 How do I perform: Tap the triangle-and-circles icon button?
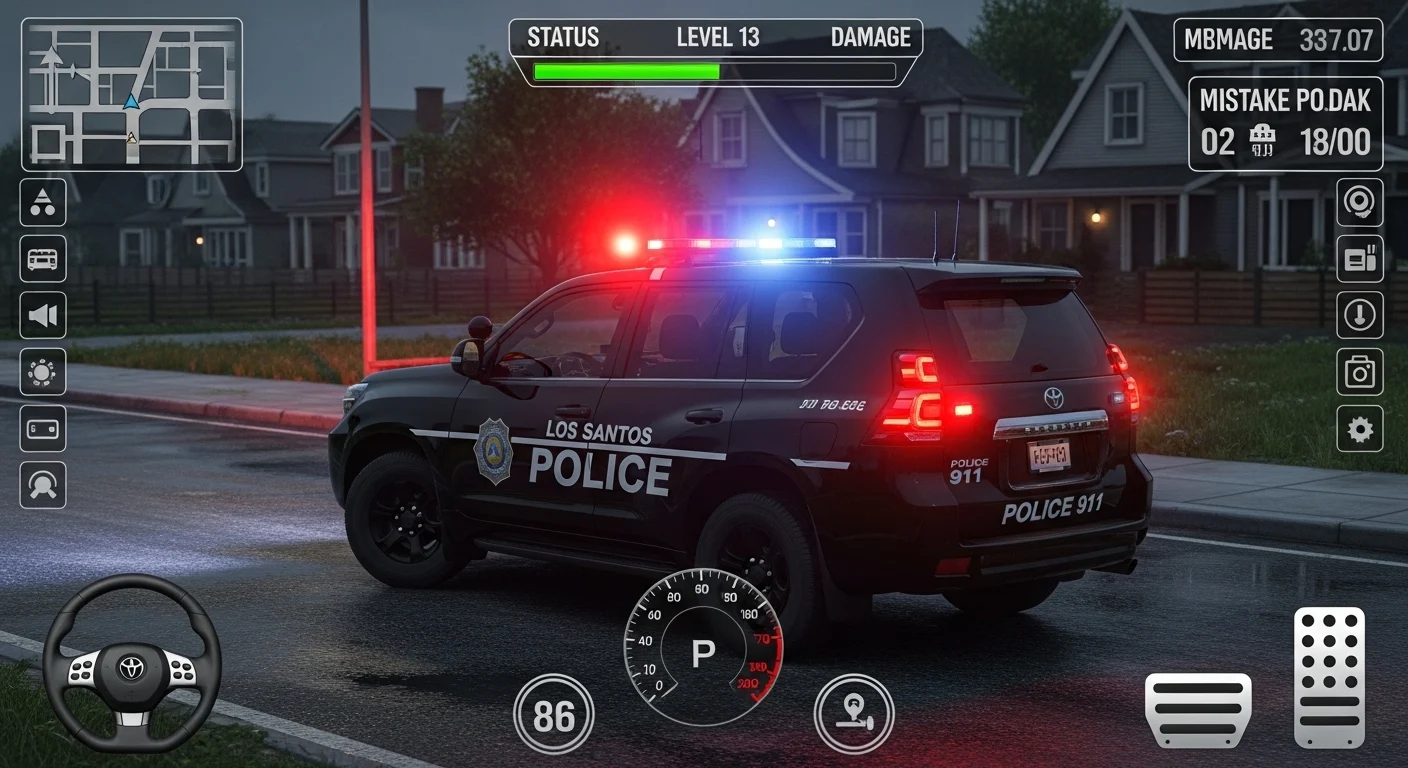(x=43, y=202)
